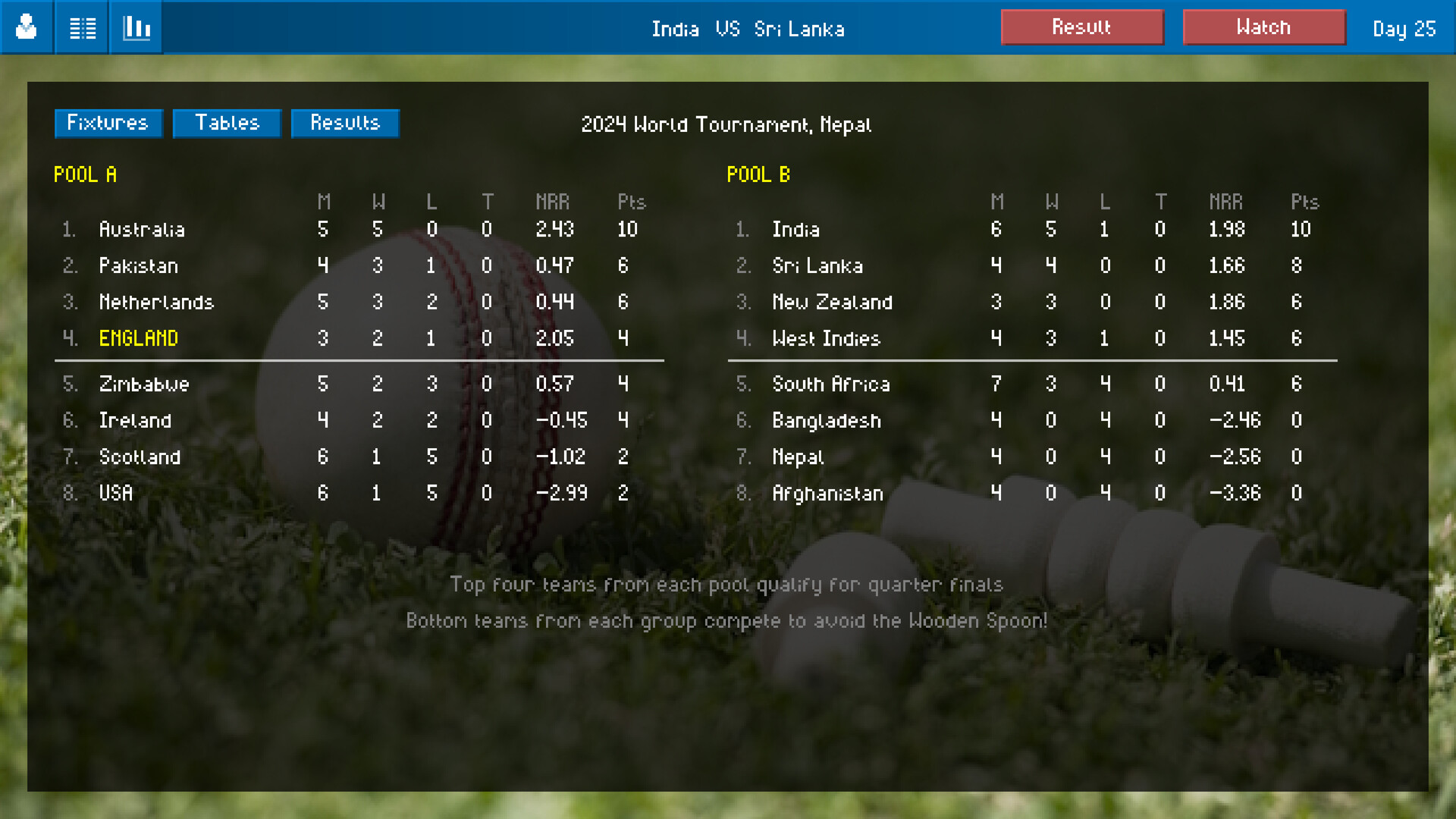Click the Watch button

[x=1264, y=27]
